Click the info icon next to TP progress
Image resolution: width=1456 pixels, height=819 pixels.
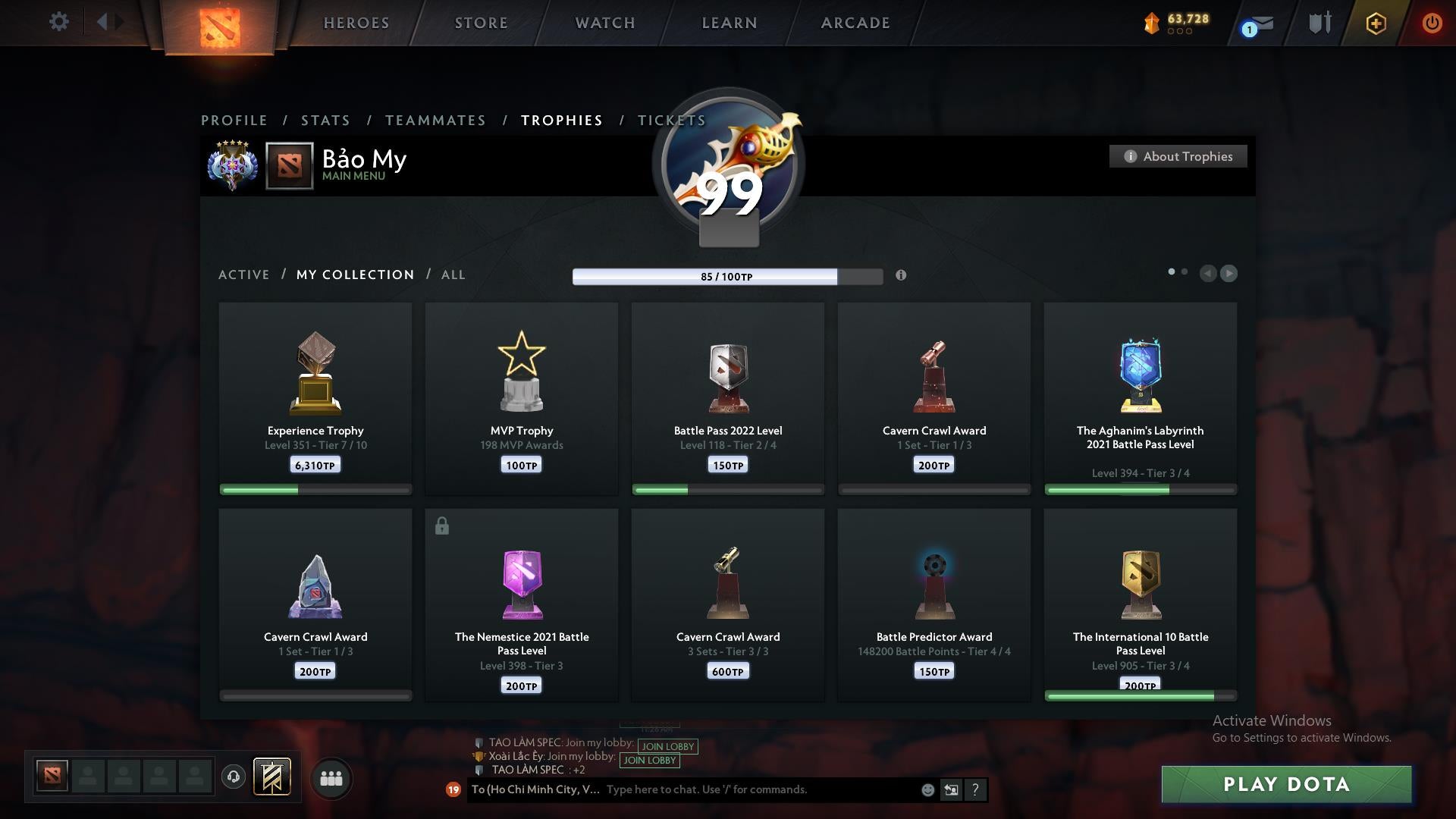902,276
